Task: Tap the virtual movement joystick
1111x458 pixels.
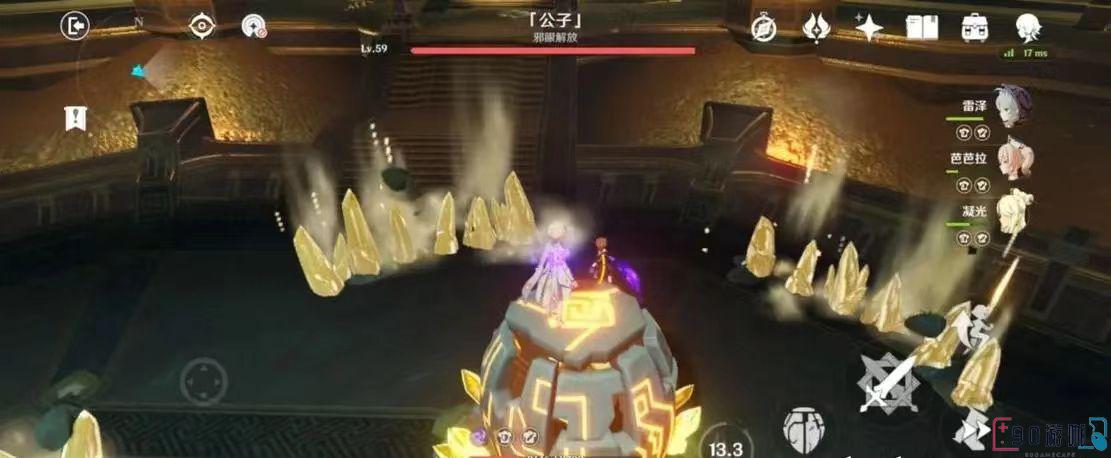Action: [203, 382]
